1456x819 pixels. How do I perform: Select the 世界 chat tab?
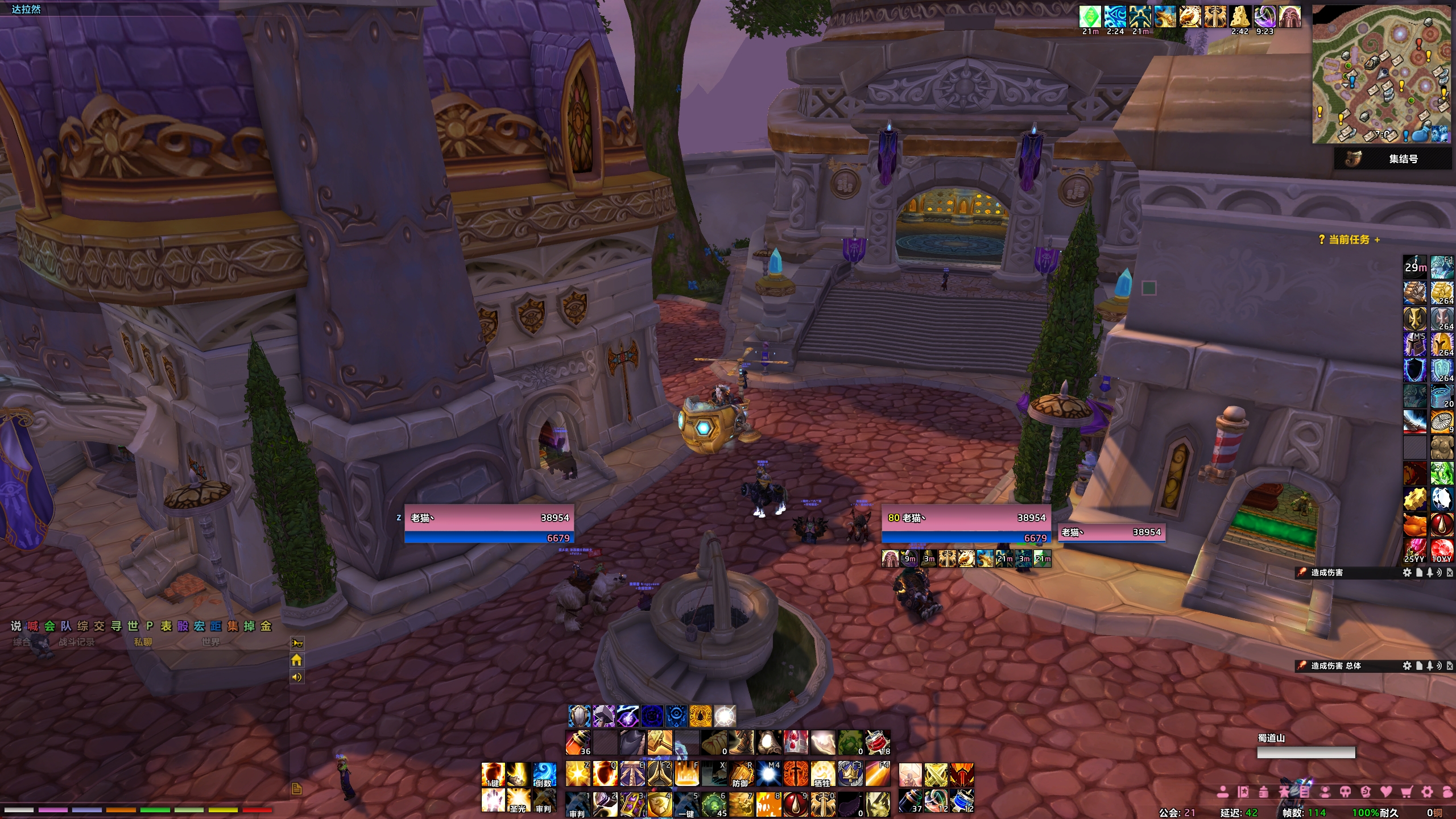(210, 642)
